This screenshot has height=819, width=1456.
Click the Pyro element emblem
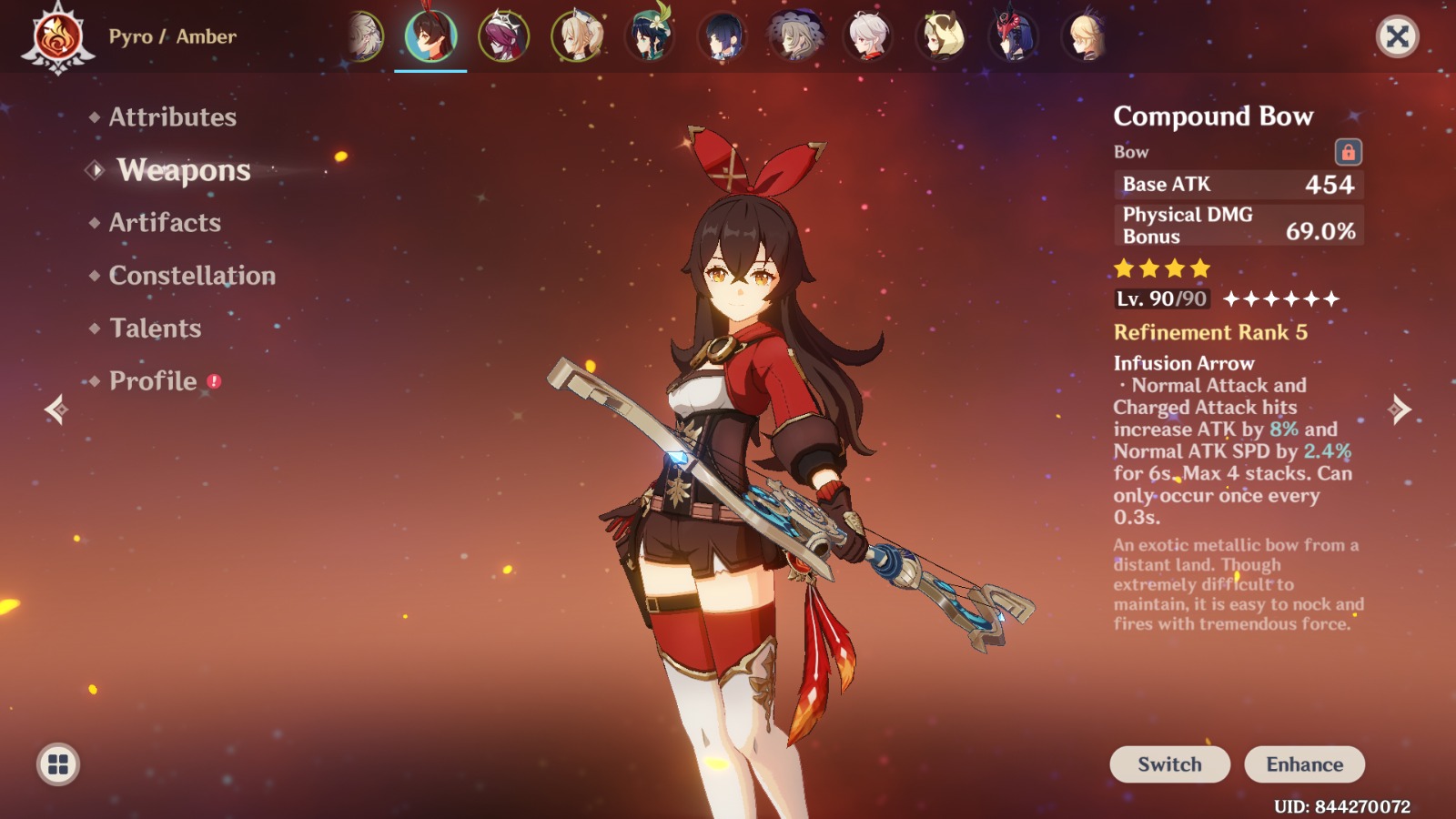click(57, 38)
